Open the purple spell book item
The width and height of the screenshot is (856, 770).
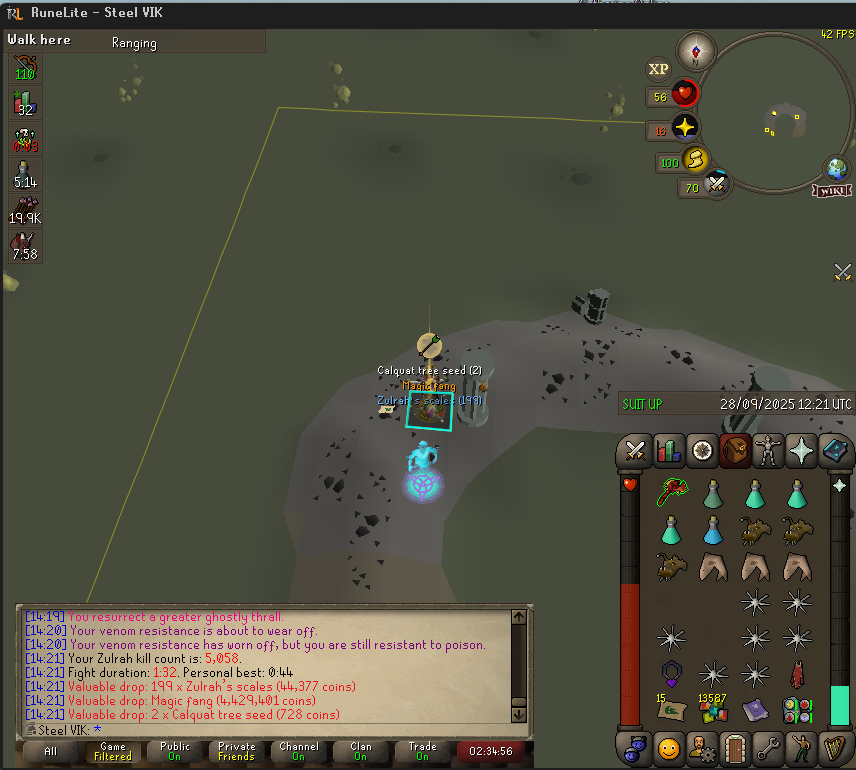coord(755,711)
